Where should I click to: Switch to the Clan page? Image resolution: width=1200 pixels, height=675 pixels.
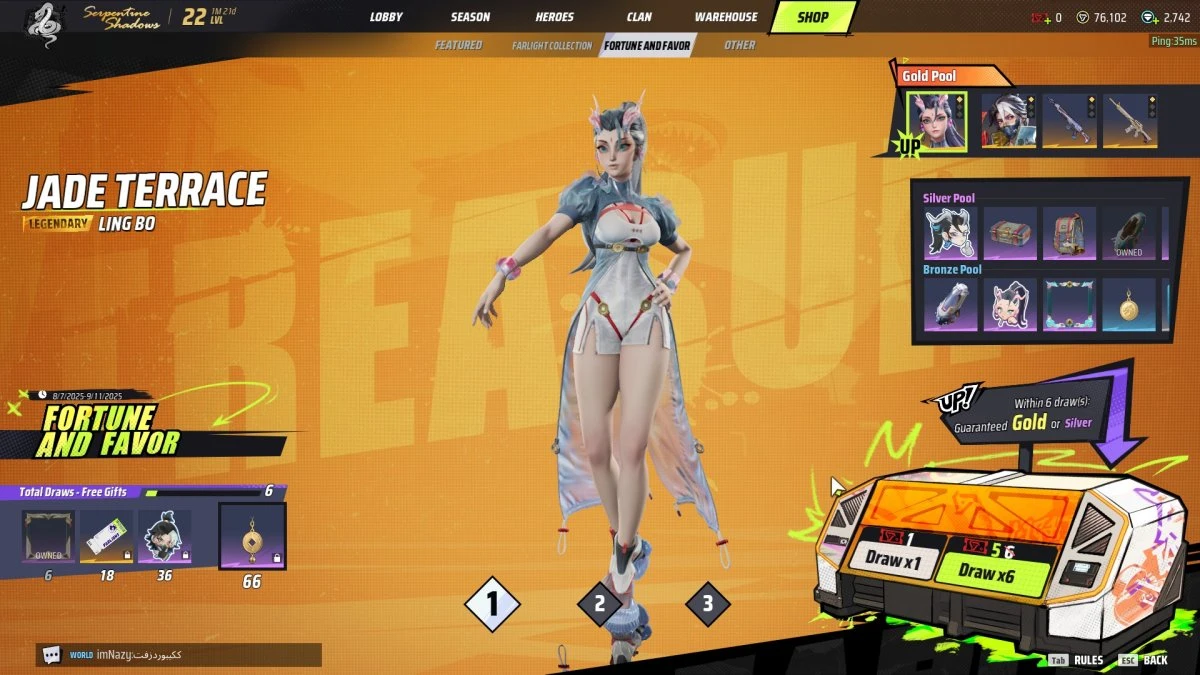coord(639,17)
